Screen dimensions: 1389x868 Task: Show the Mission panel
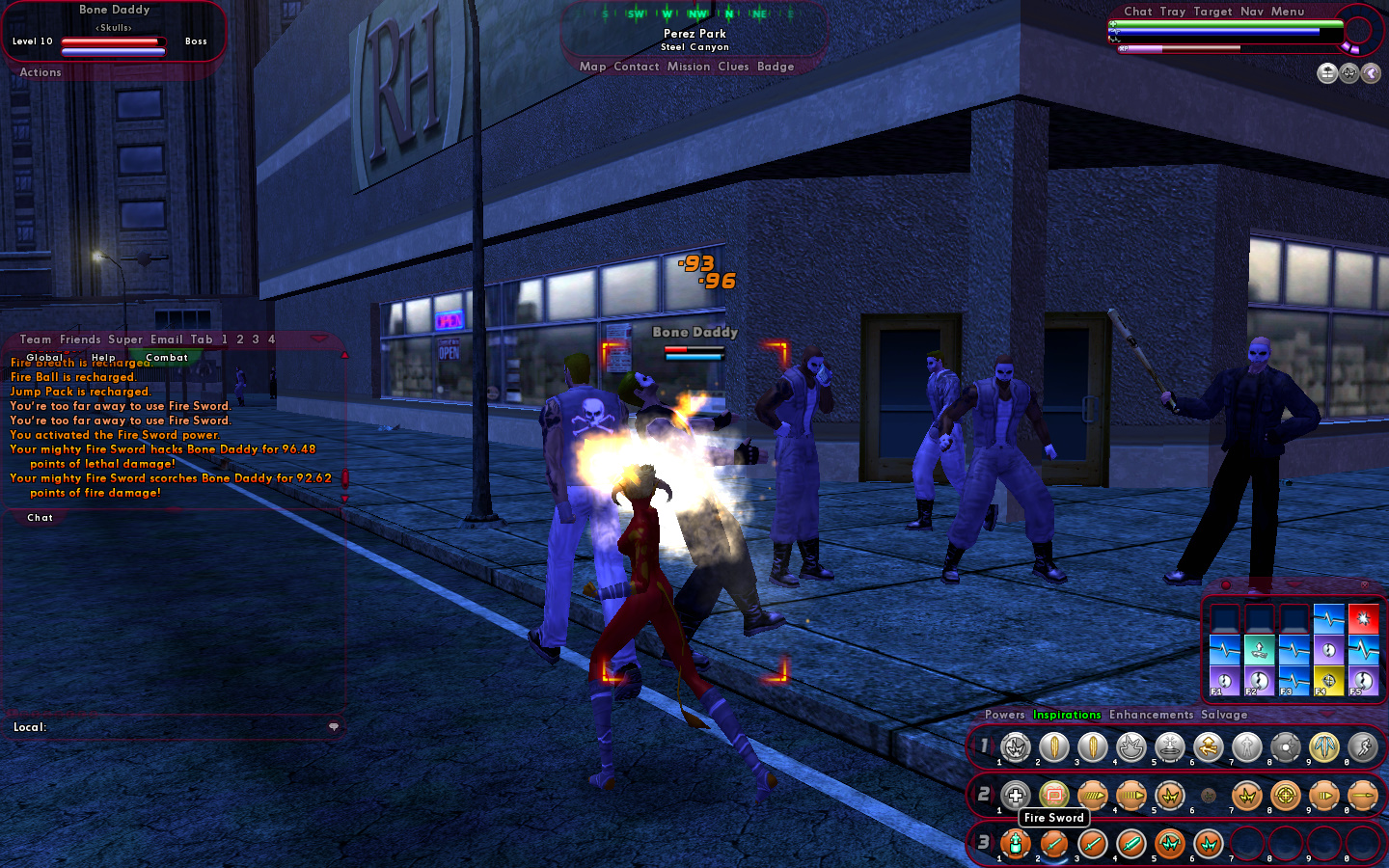(689, 67)
